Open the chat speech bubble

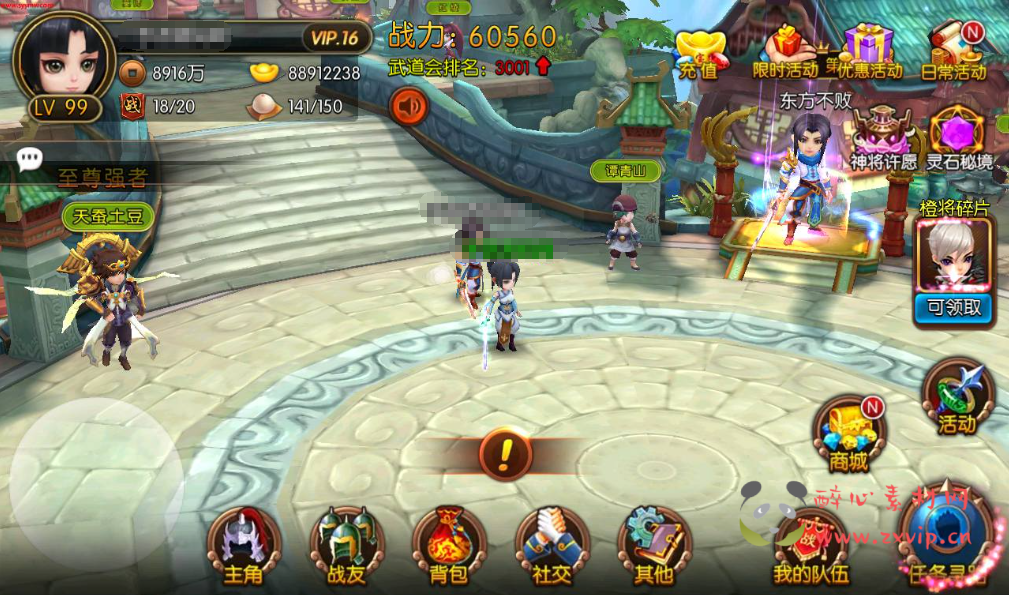click(30, 157)
